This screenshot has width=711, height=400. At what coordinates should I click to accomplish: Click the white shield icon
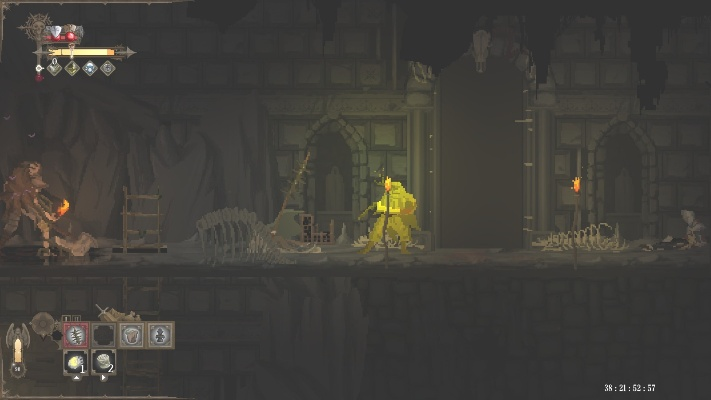56,33
